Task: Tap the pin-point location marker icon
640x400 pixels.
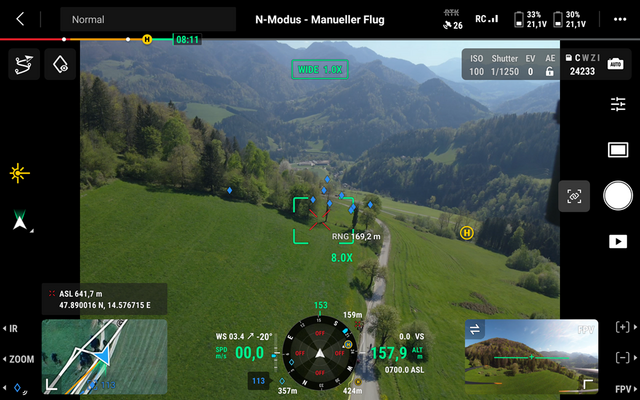Action: click(60, 65)
